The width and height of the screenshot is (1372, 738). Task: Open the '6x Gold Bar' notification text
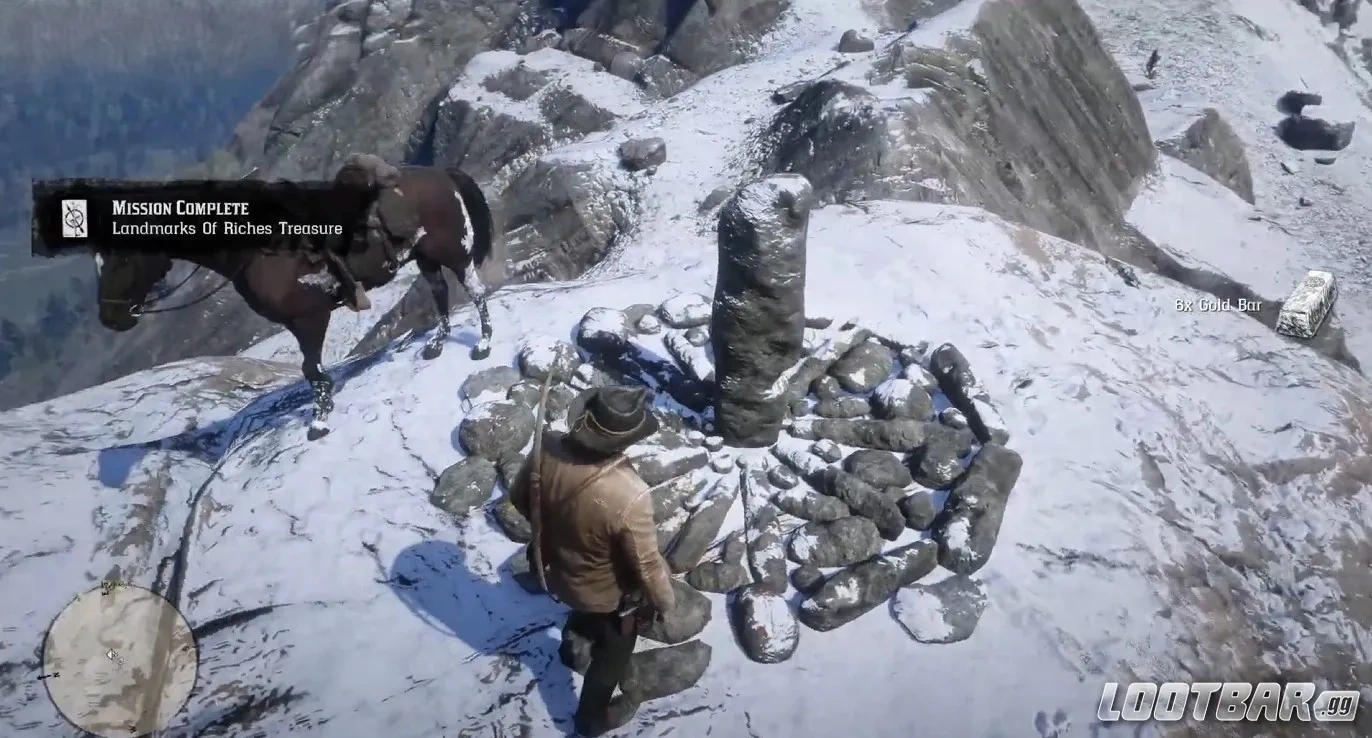click(1218, 305)
